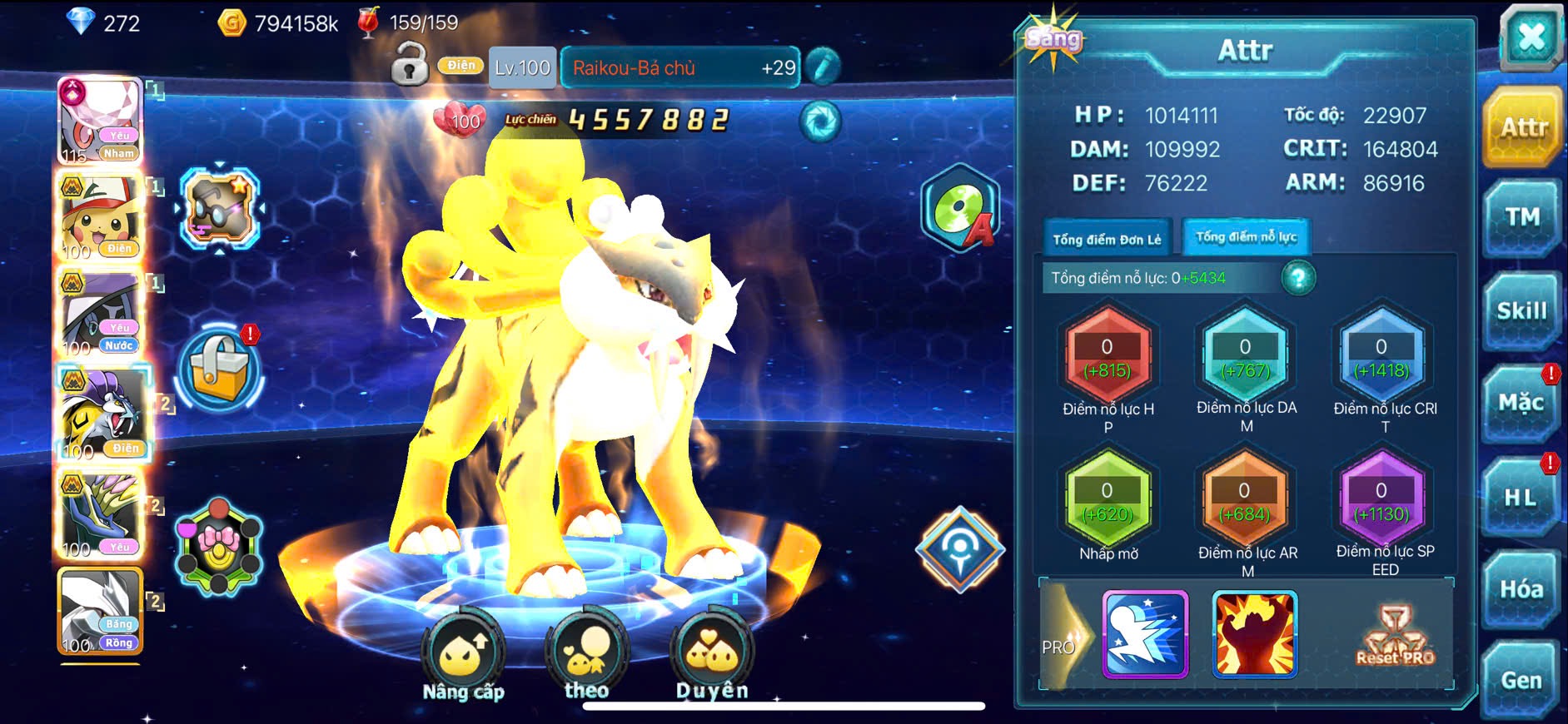Open the HL side tab

pyautogui.click(x=1521, y=498)
